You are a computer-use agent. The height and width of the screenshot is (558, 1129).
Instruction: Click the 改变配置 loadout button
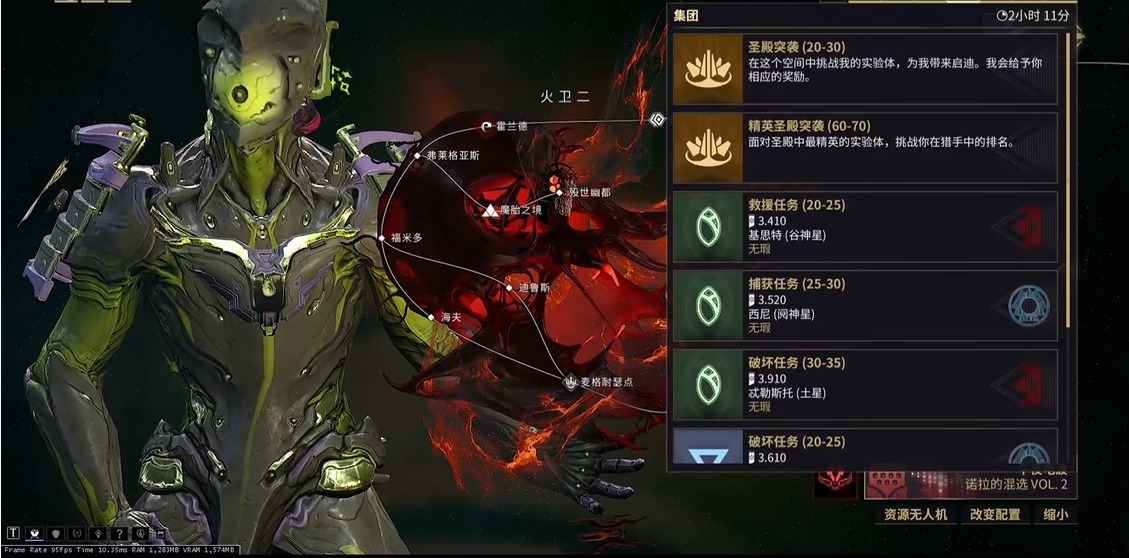(995, 514)
